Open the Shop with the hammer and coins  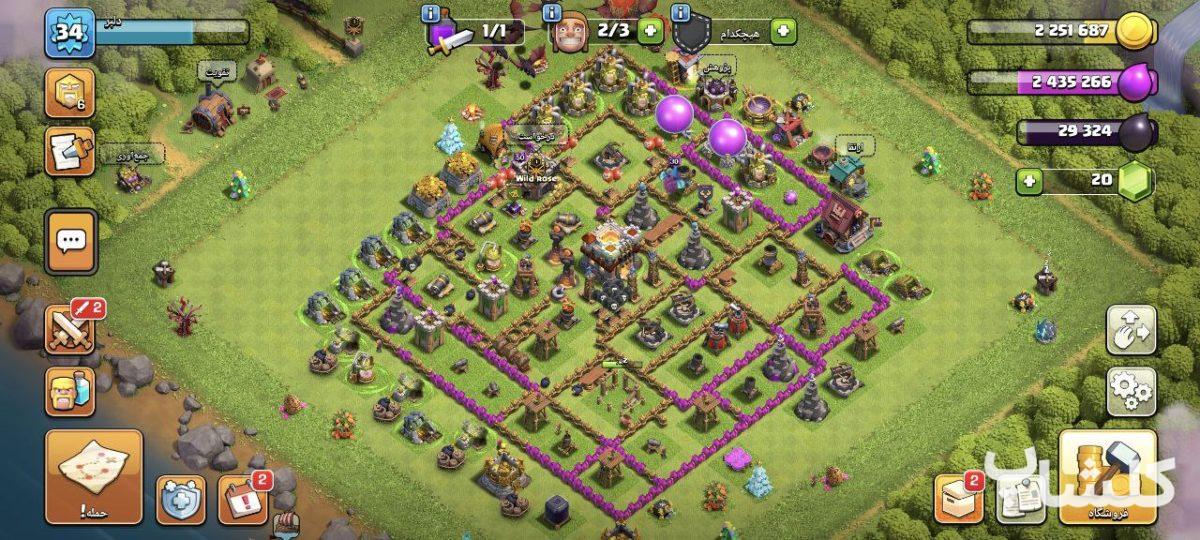1107,476
